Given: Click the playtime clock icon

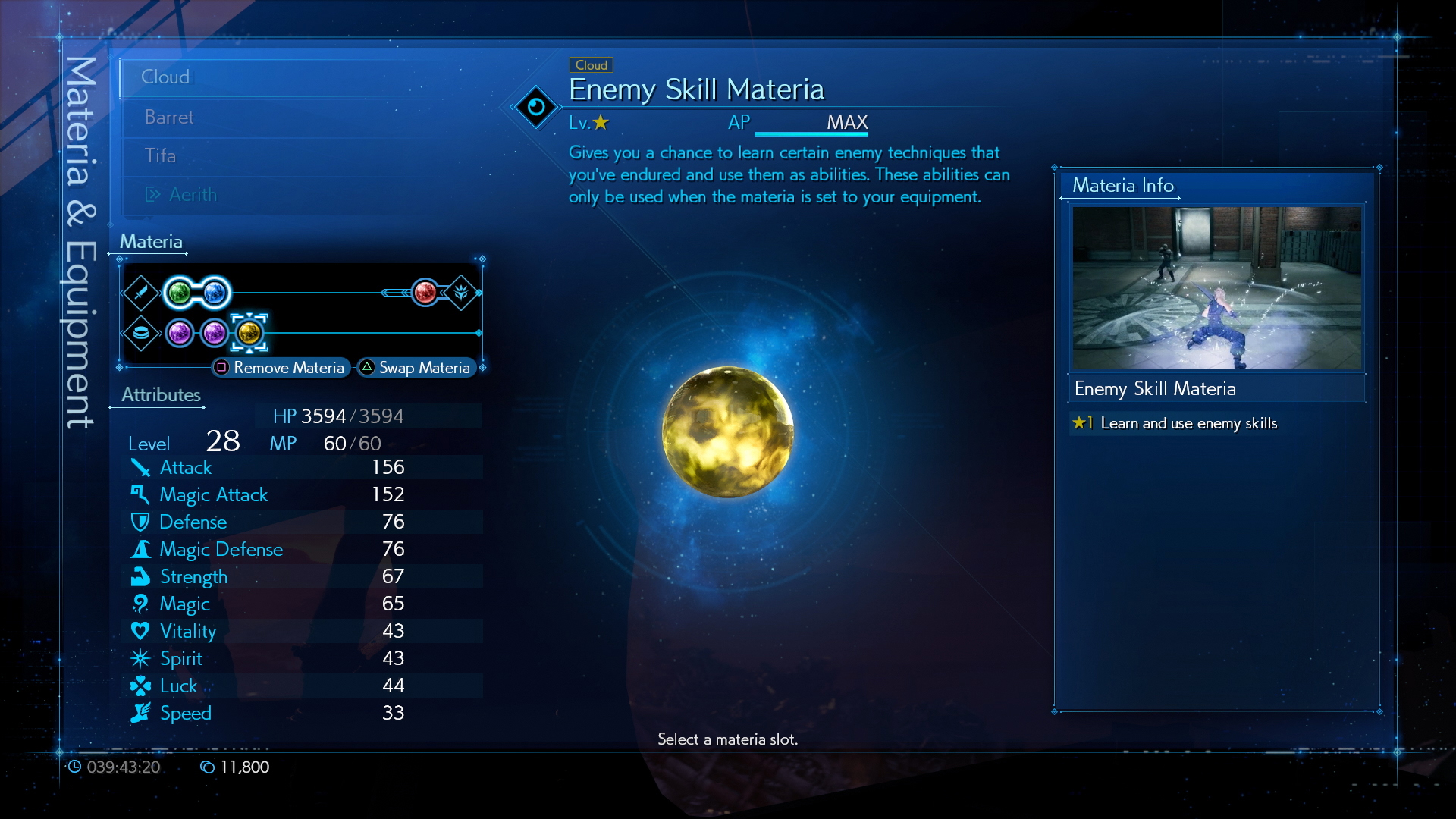Looking at the screenshot, I should click(76, 767).
